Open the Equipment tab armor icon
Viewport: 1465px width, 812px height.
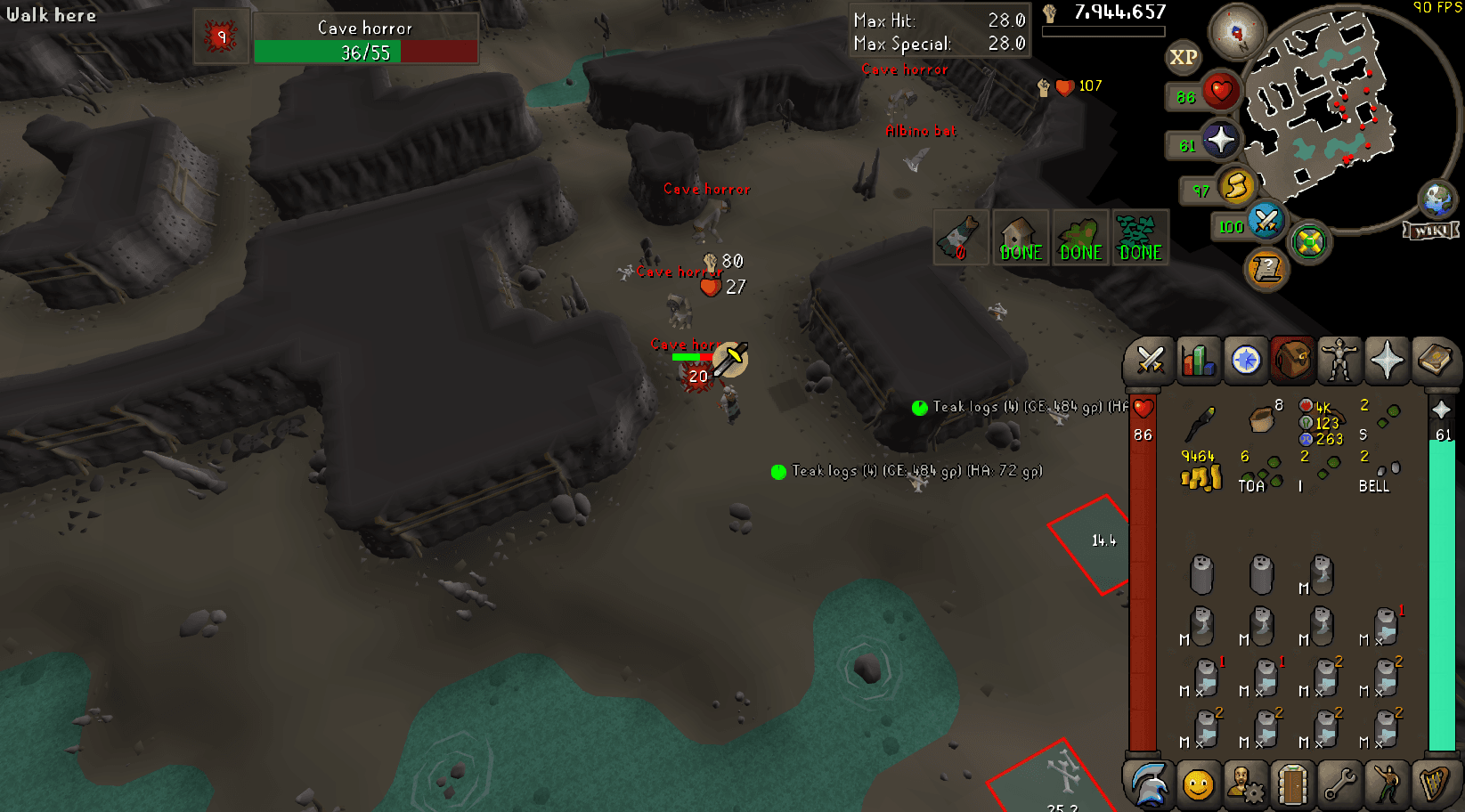(x=1339, y=361)
